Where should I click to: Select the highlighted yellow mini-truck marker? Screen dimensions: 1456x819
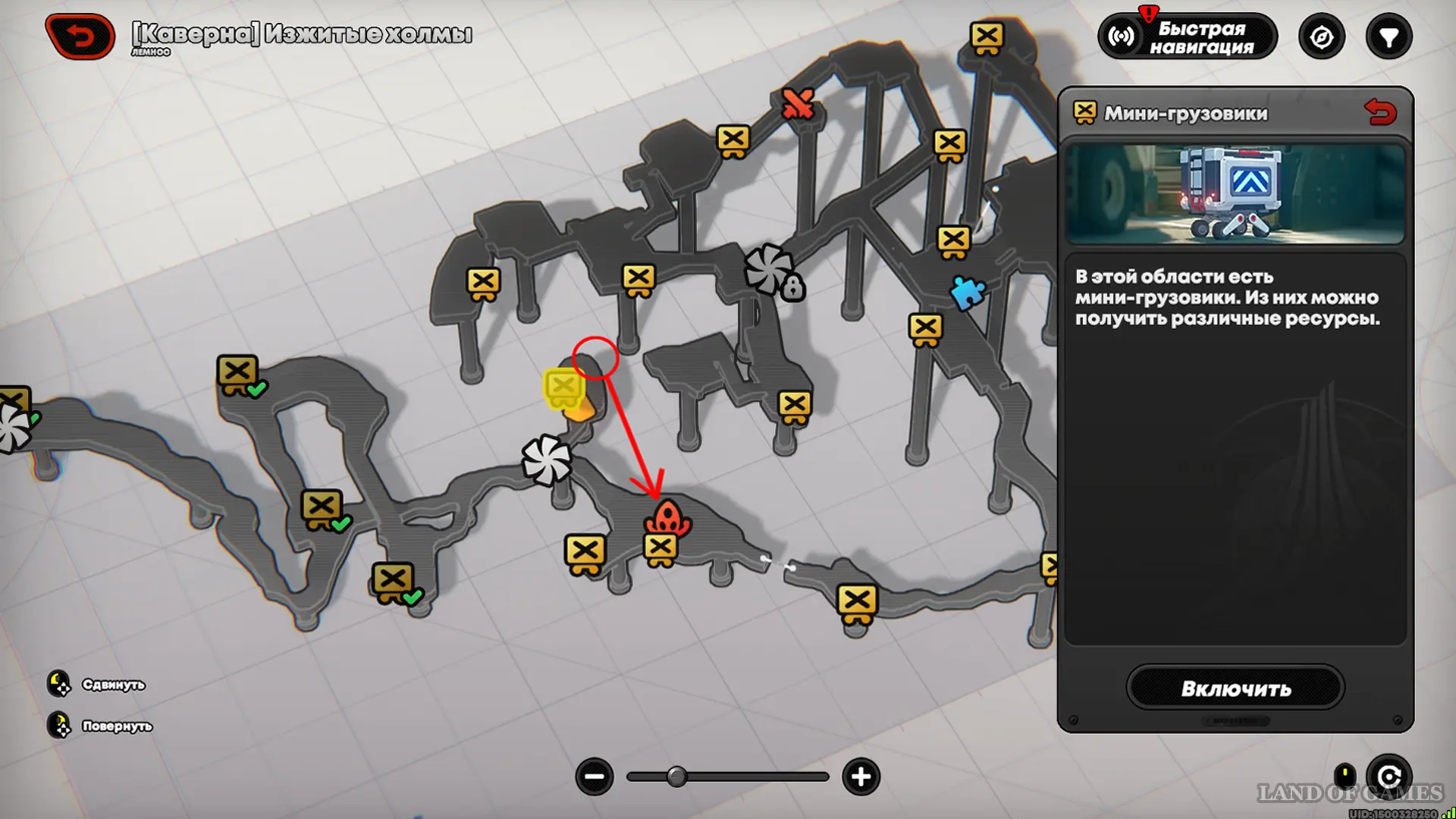coord(563,388)
